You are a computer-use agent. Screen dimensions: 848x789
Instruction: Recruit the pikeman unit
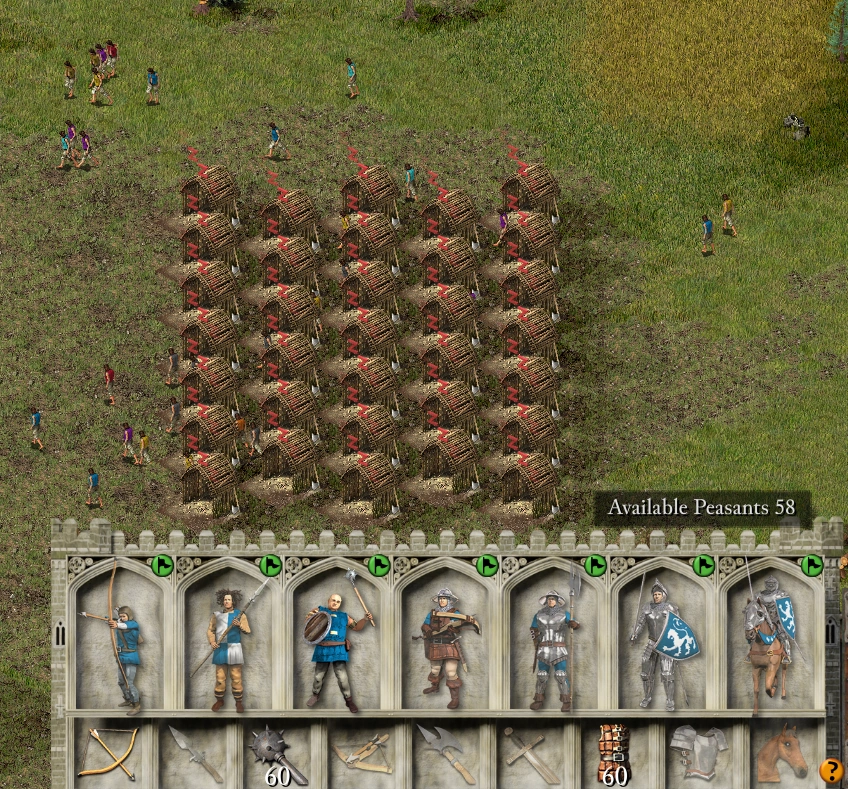tap(554, 640)
